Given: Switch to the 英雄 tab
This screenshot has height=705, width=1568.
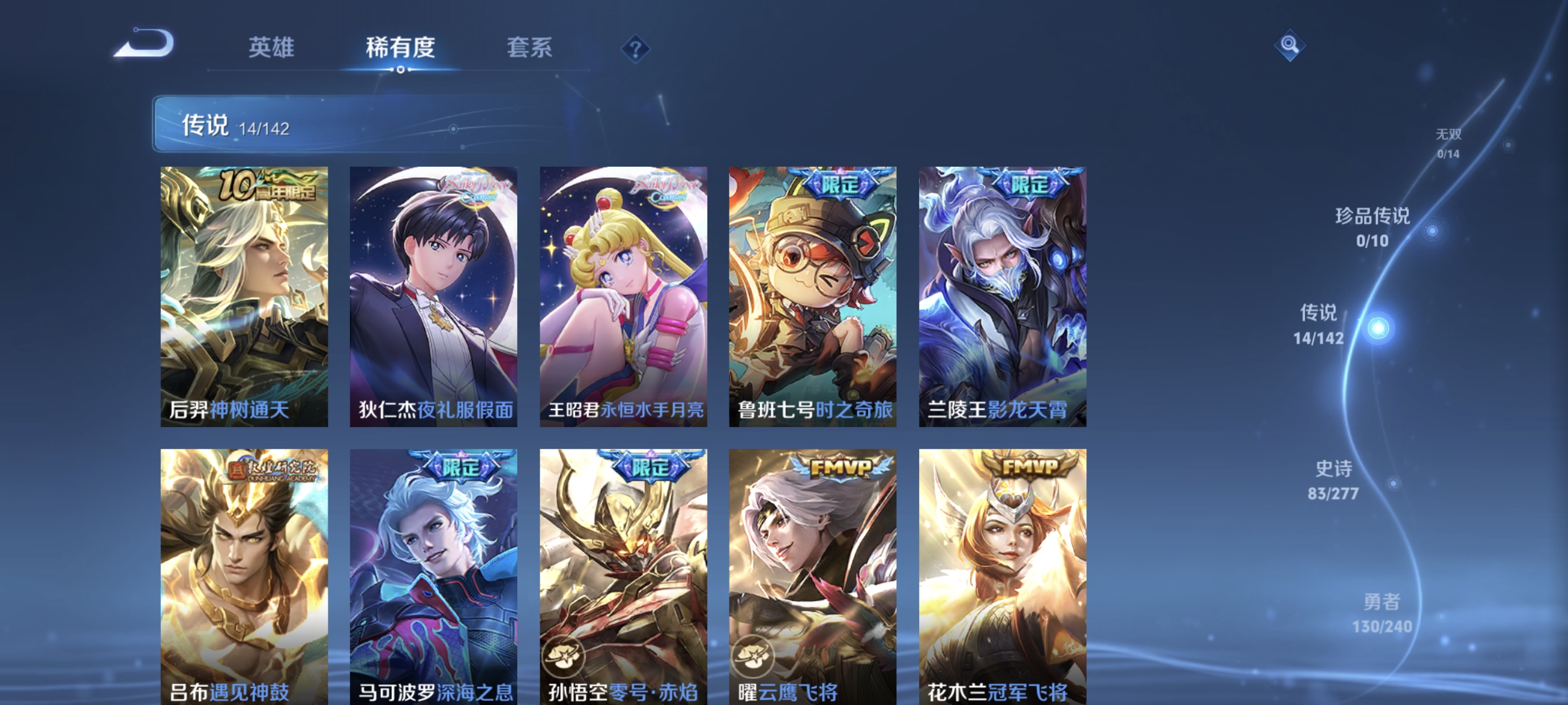Looking at the screenshot, I should tap(272, 49).
